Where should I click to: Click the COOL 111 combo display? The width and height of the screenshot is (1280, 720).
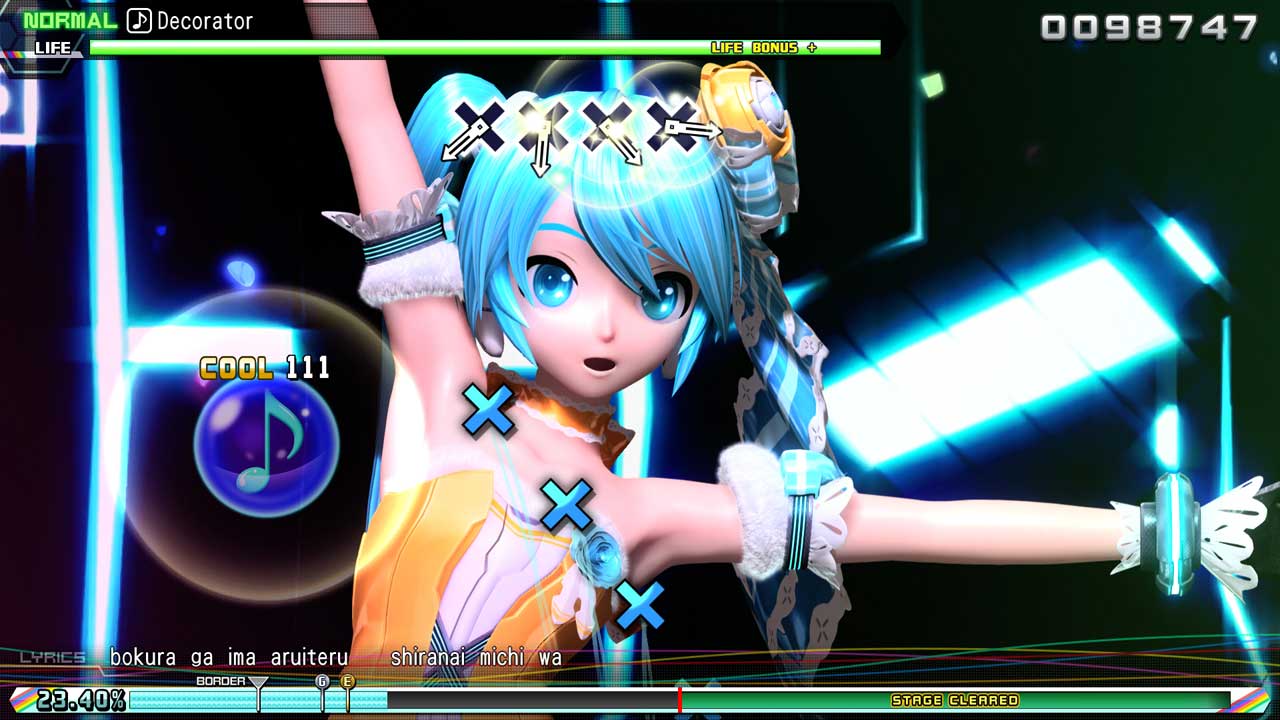click(x=262, y=368)
